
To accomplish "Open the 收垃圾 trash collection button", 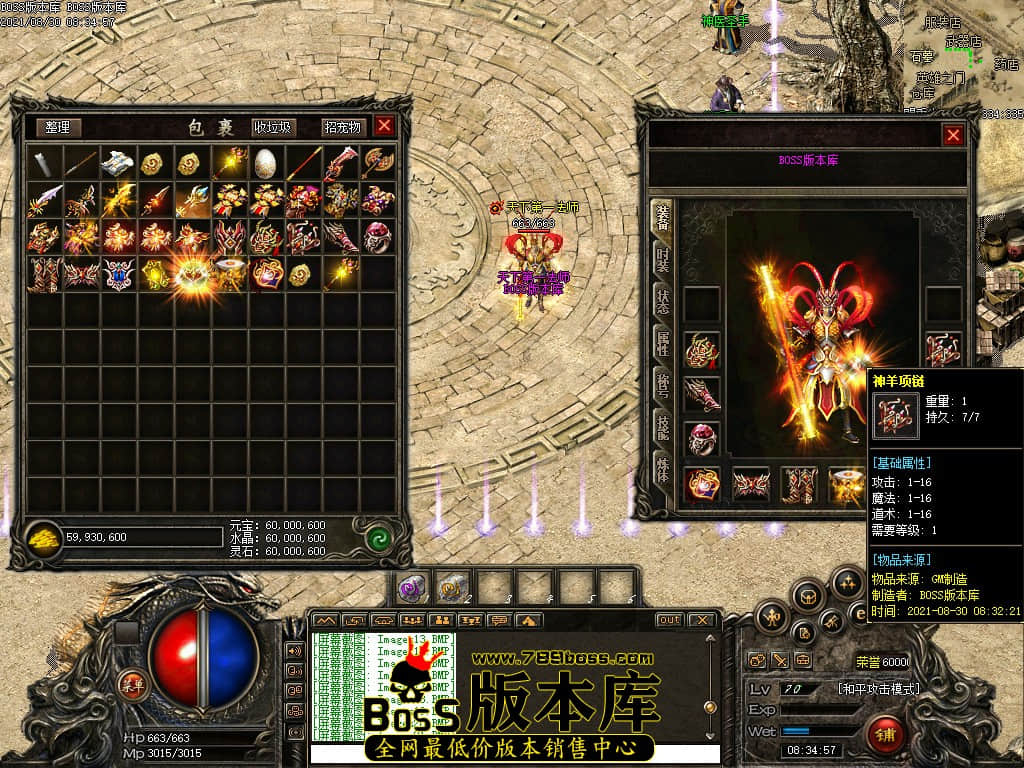I will coord(272,127).
